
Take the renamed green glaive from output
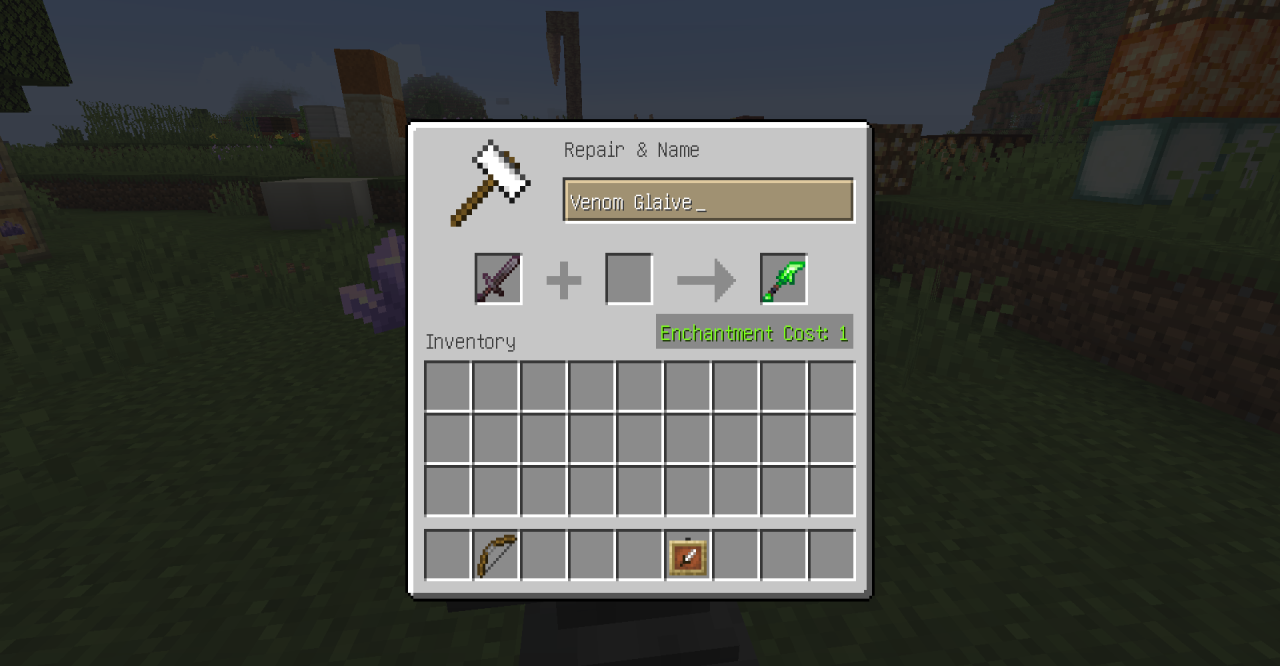[x=784, y=279]
